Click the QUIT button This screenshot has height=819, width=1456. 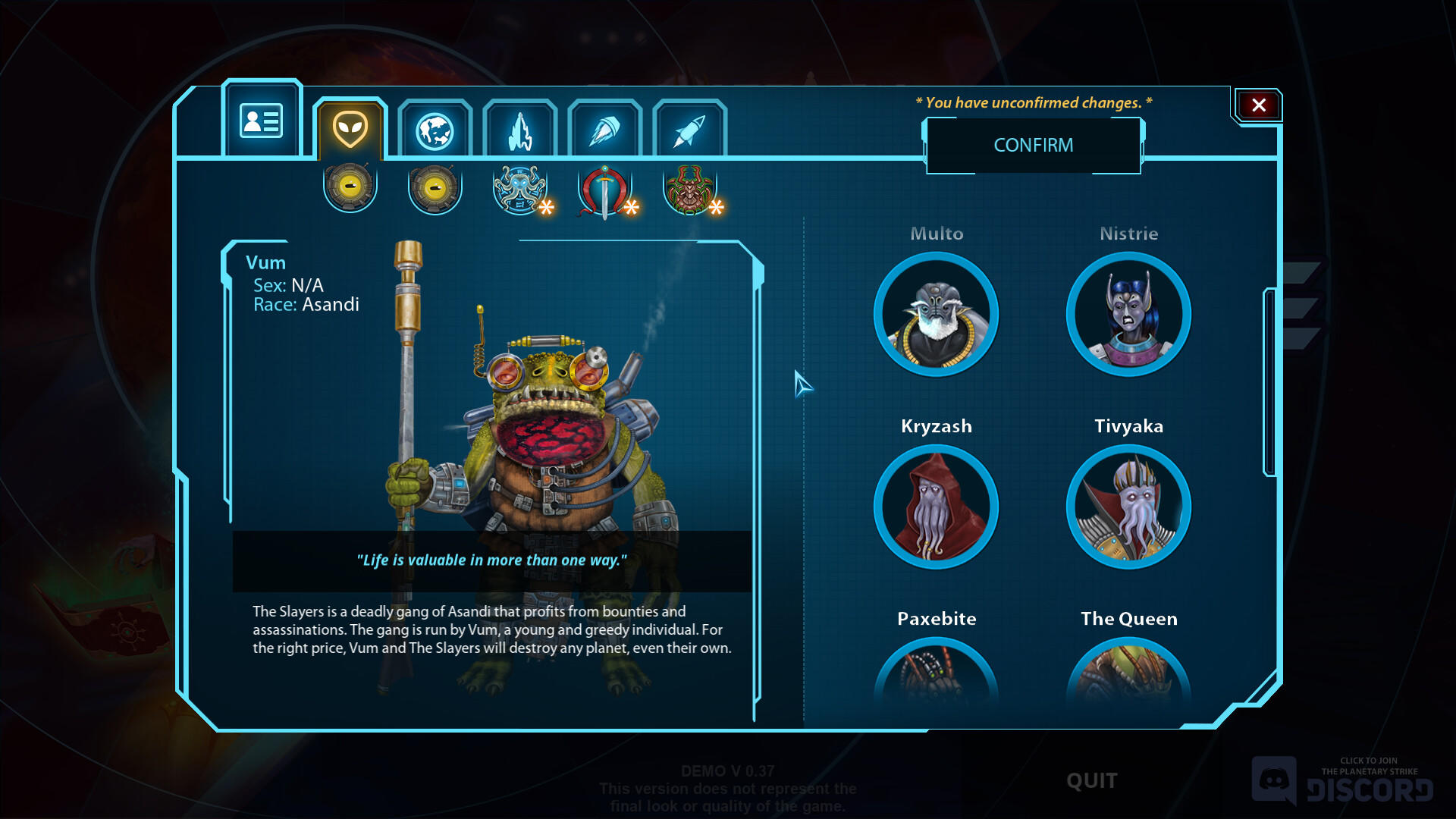(1090, 780)
